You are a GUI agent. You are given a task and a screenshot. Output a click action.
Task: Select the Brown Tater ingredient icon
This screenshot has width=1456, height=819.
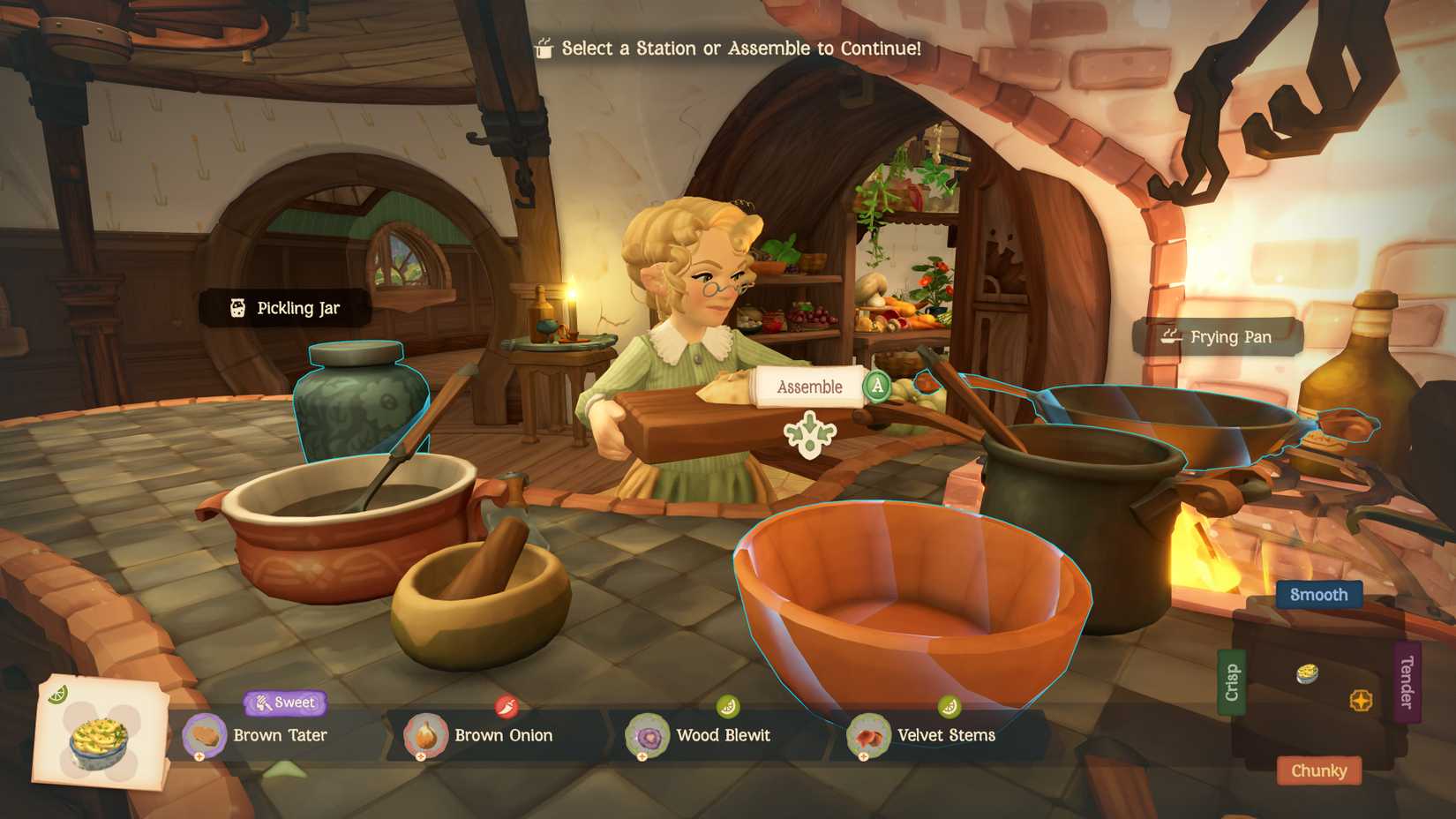[x=206, y=735]
